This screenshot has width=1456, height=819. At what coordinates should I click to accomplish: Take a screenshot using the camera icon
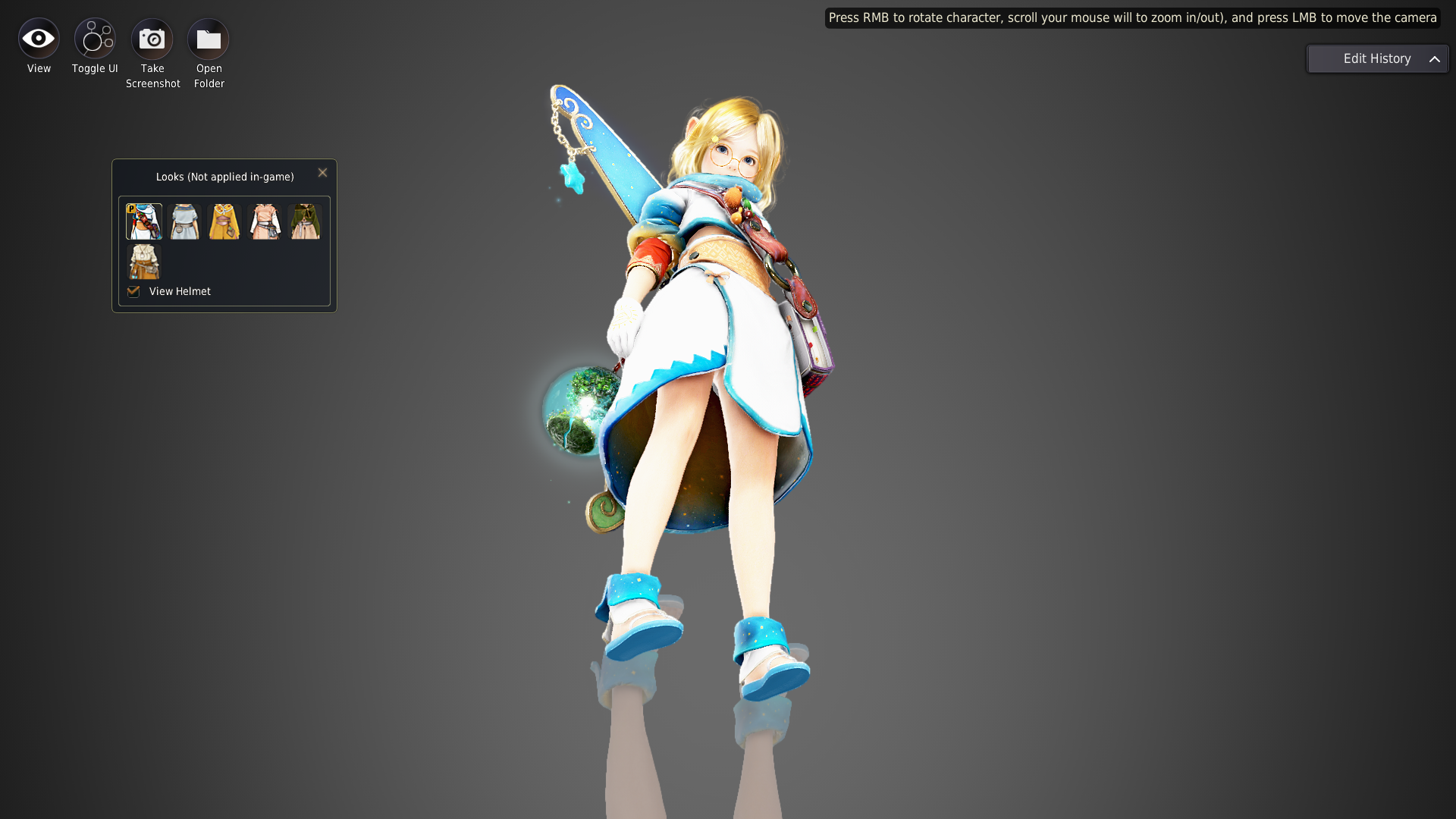click(x=152, y=36)
